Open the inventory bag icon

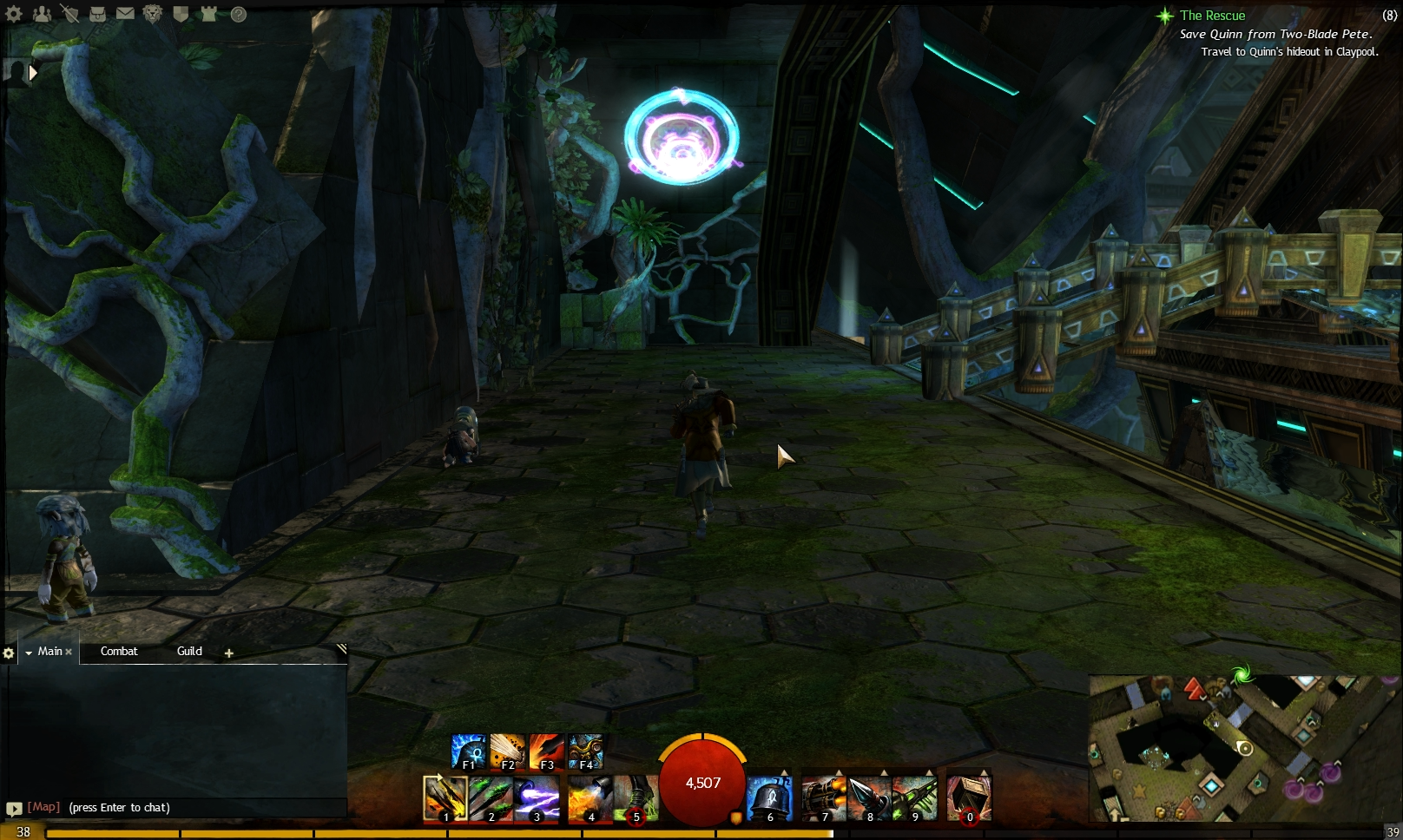coord(97,13)
